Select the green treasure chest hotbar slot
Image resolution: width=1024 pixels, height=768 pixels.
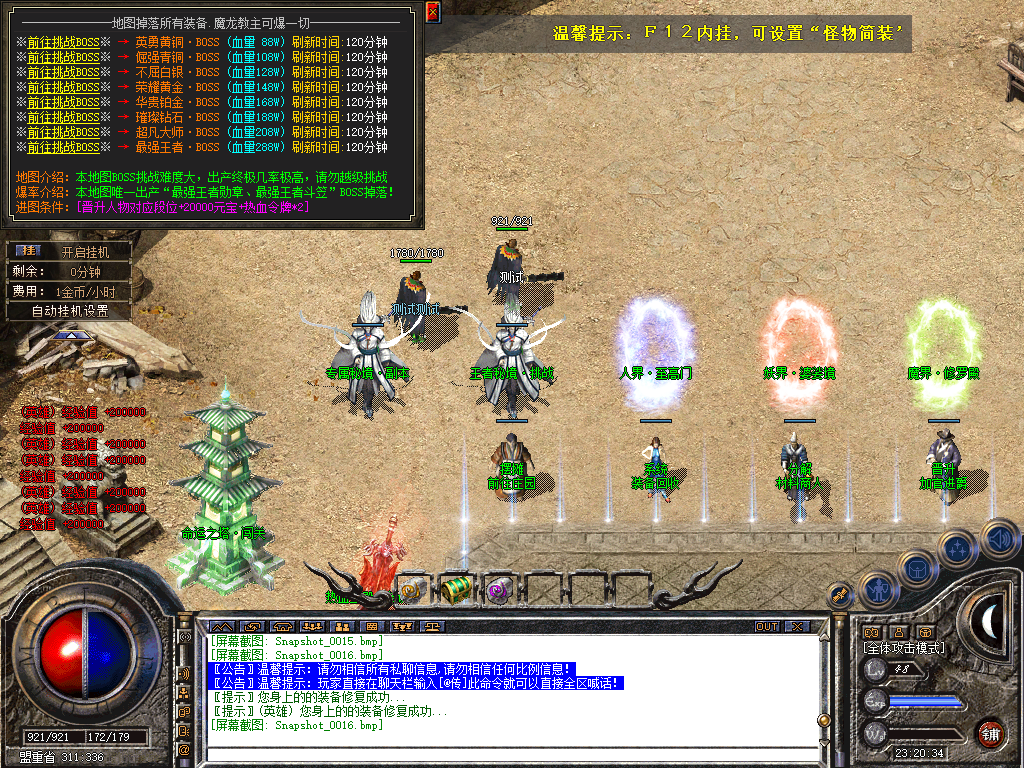point(456,589)
